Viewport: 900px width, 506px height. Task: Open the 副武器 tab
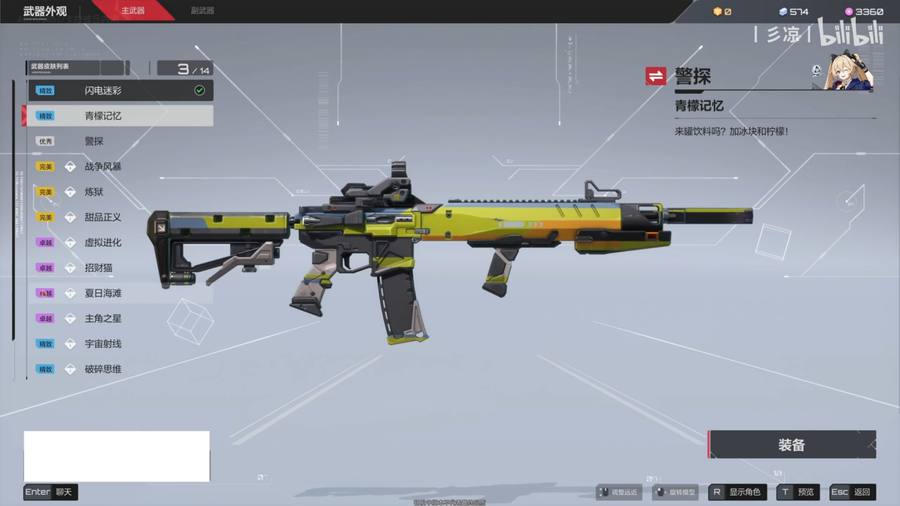(x=202, y=11)
